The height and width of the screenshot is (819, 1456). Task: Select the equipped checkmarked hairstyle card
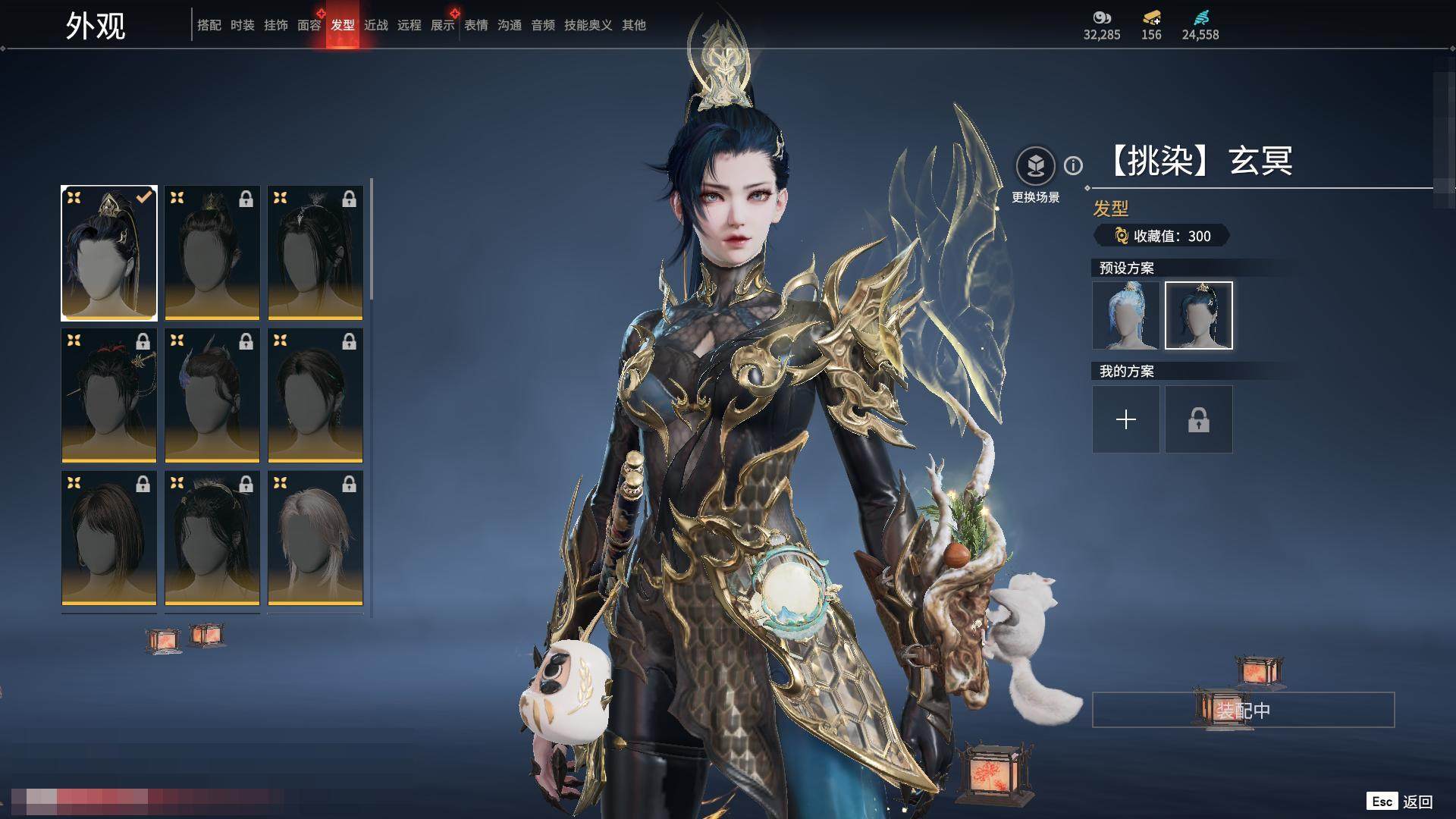109,253
